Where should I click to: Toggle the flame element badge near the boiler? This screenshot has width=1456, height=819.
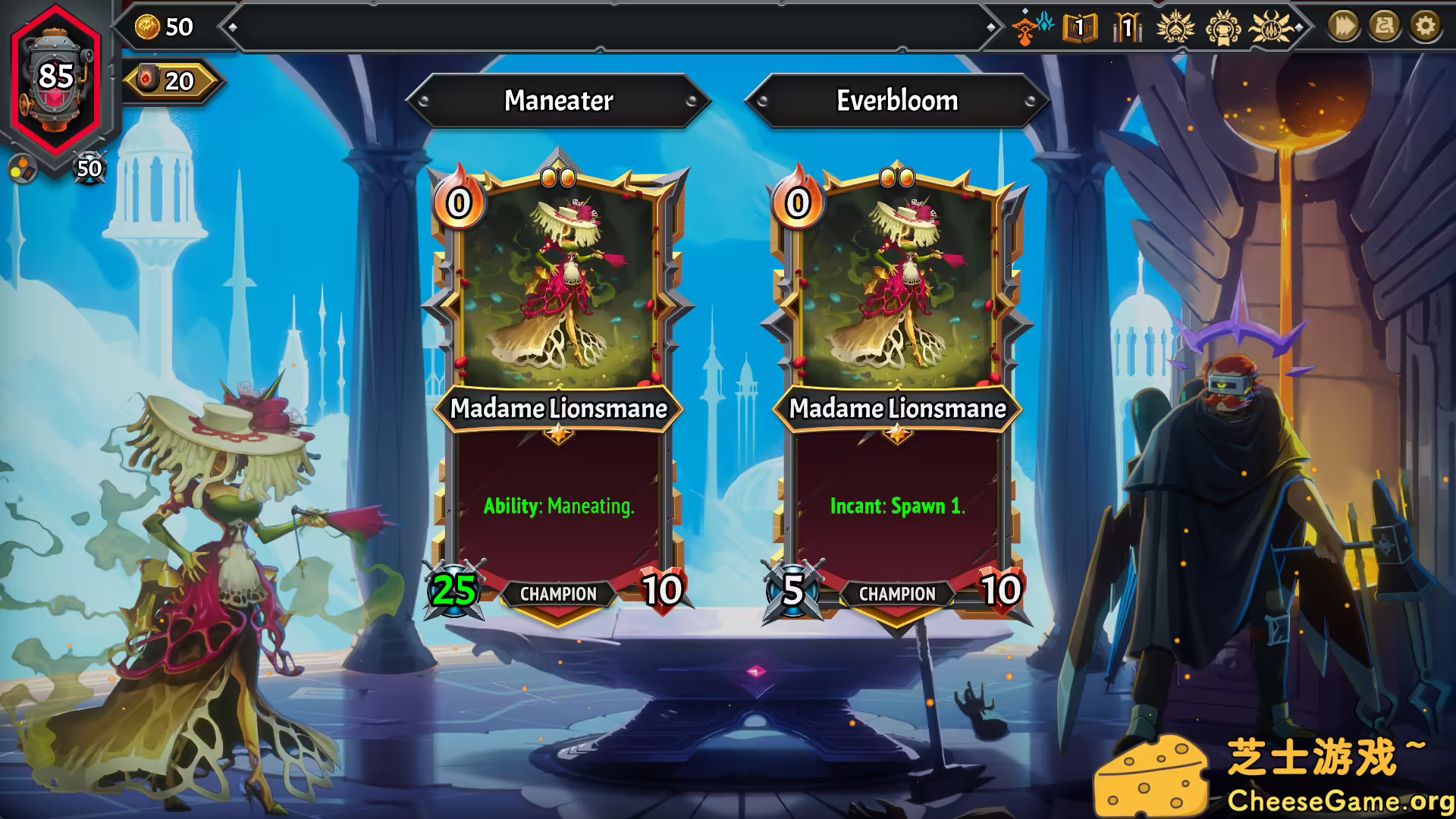pyautogui.click(x=23, y=168)
